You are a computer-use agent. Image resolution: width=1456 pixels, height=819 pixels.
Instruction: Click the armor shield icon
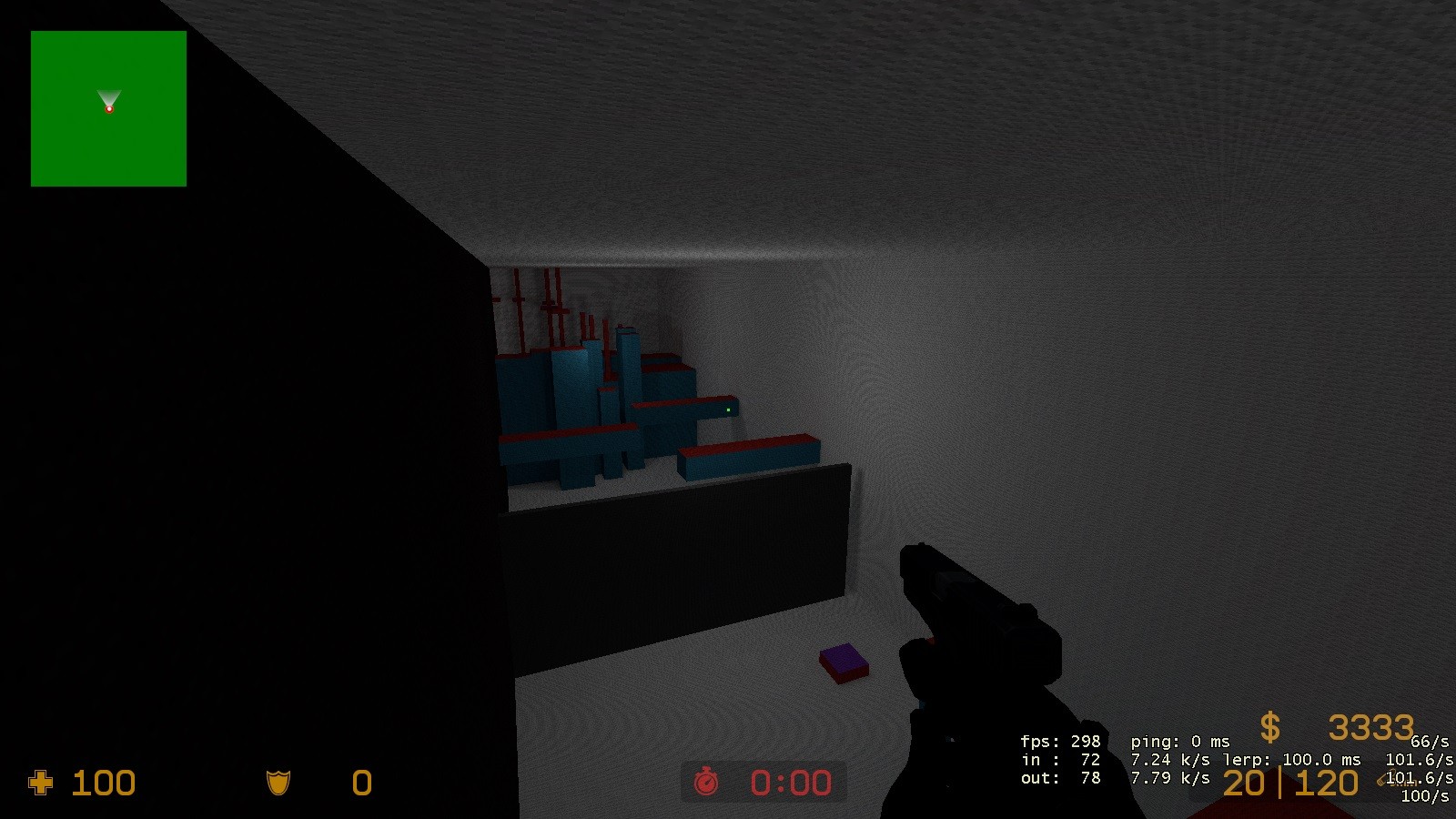click(x=278, y=784)
